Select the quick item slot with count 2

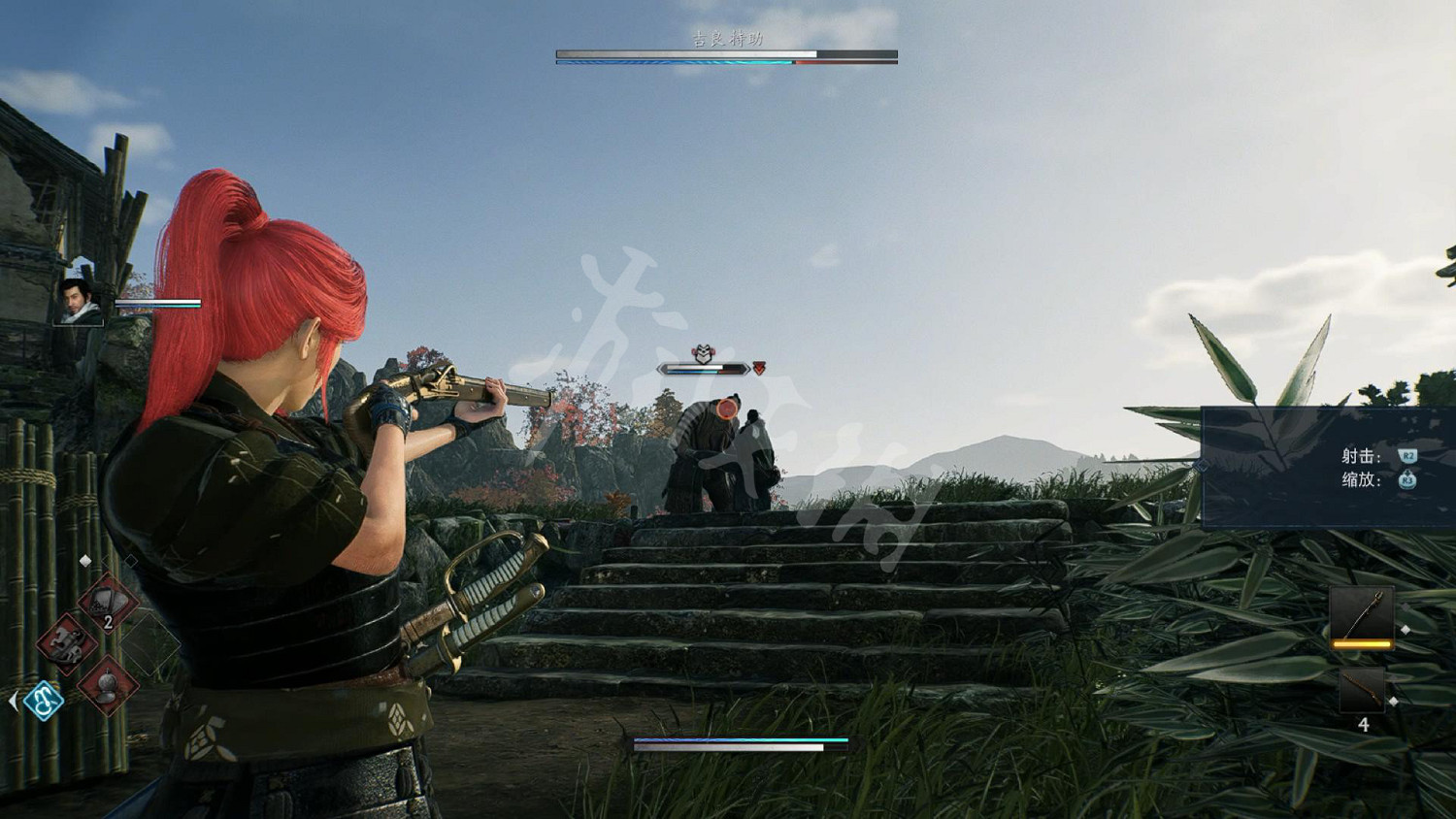[x=107, y=604]
